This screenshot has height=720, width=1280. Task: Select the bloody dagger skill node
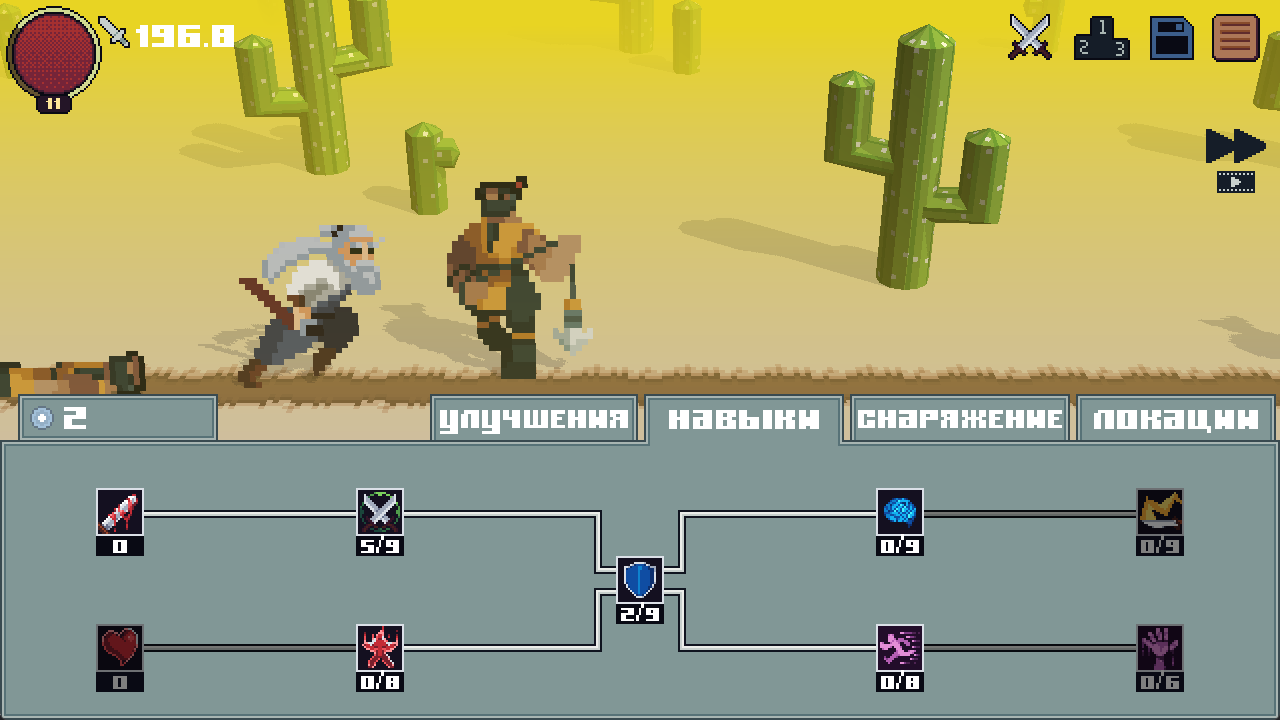tap(119, 512)
